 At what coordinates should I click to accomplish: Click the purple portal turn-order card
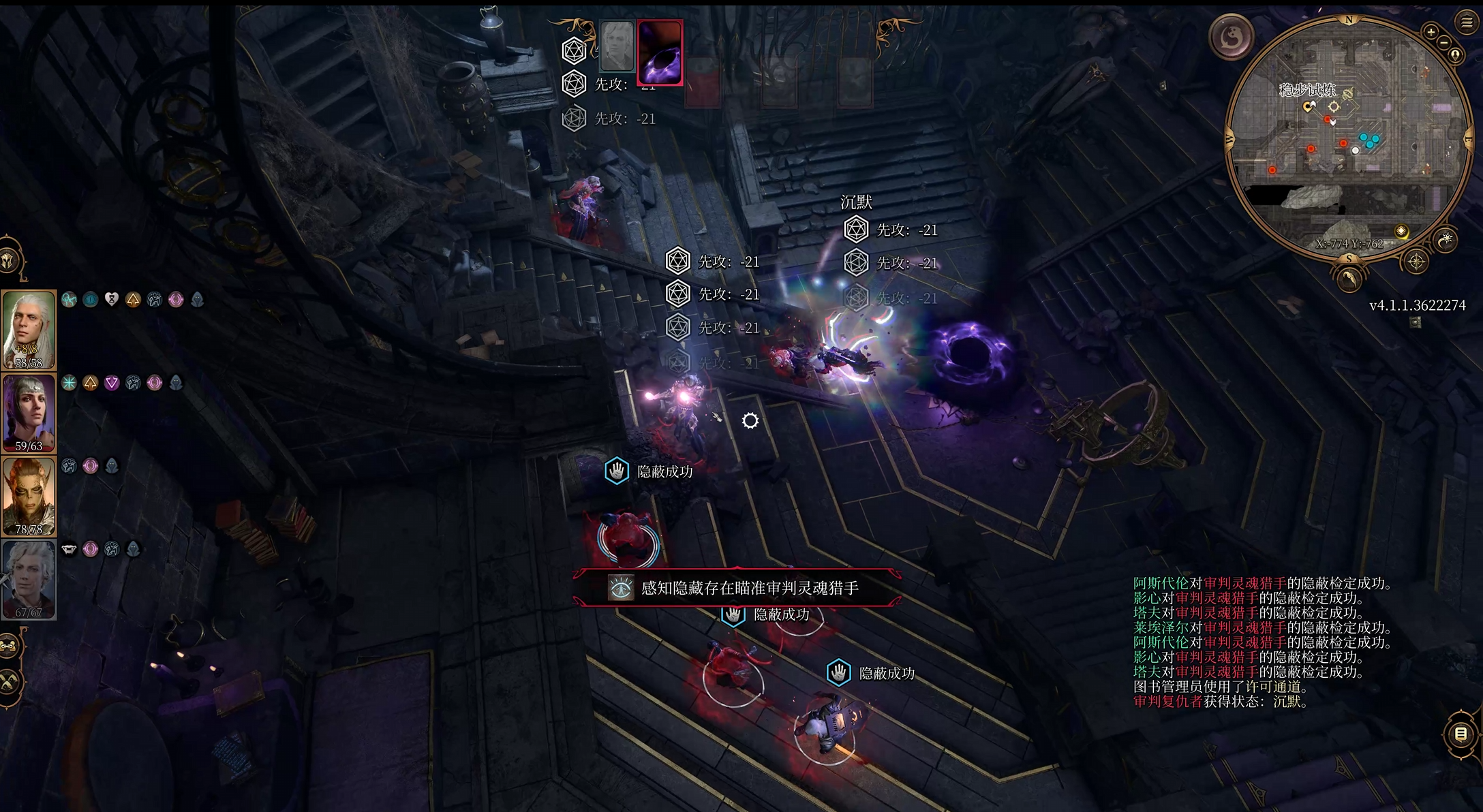[x=660, y=52]
